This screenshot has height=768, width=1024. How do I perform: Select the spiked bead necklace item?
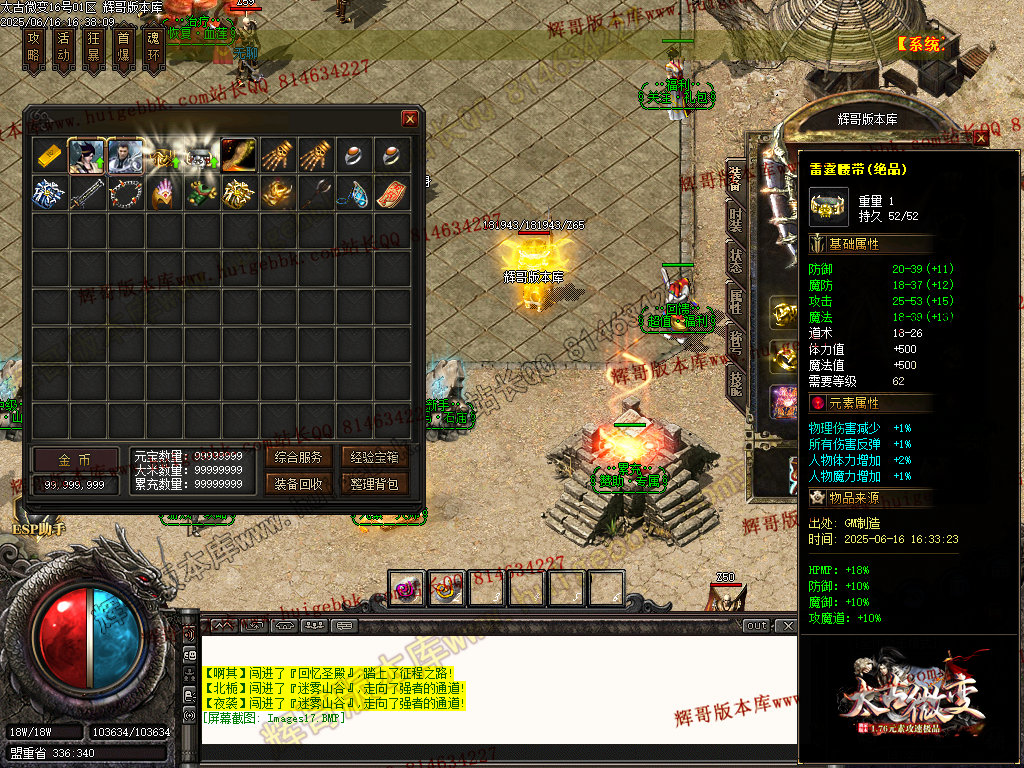[x=125, y=193]
